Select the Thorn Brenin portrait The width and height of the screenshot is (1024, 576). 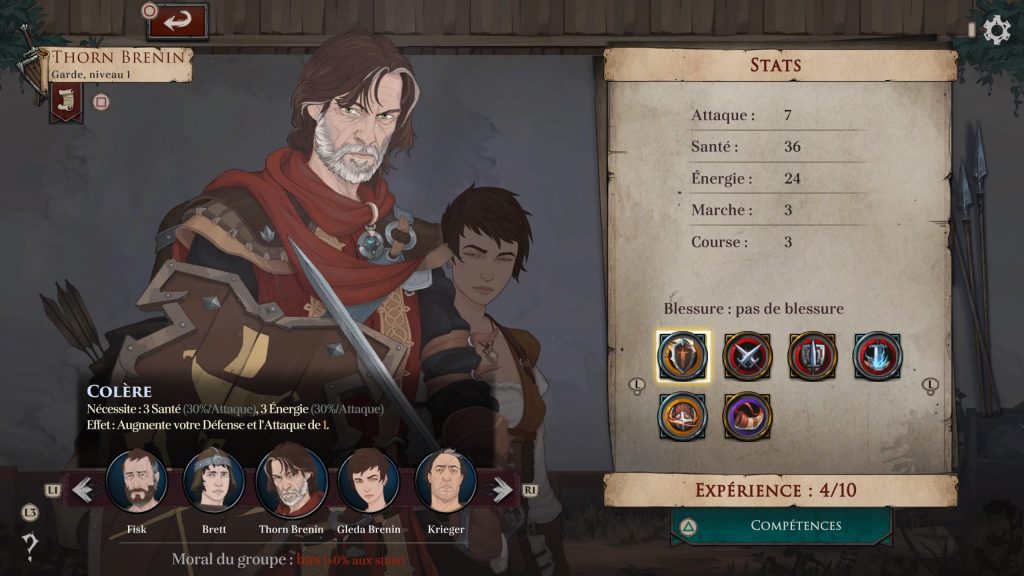(x=292, y=482)
